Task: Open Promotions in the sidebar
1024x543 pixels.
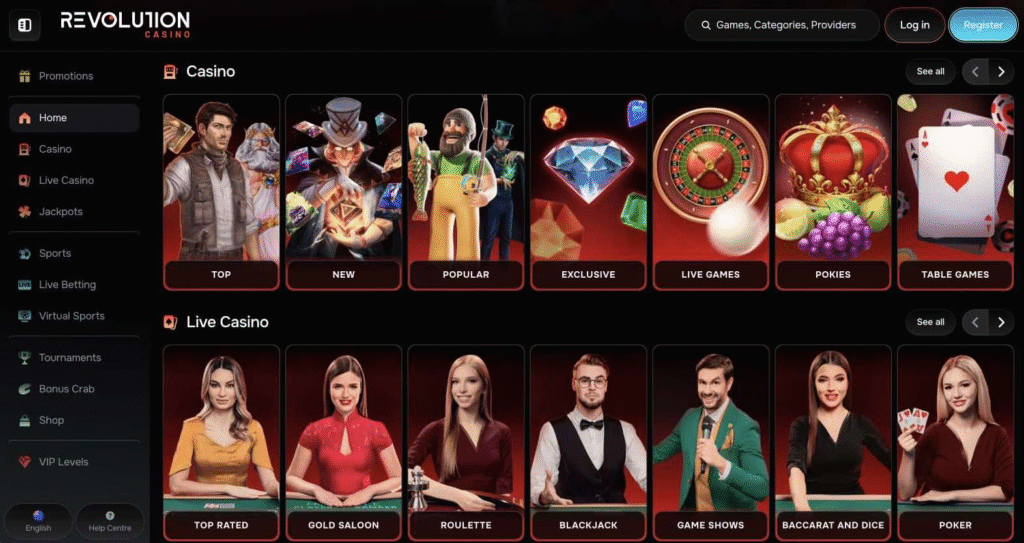Action: coord(65,76)
